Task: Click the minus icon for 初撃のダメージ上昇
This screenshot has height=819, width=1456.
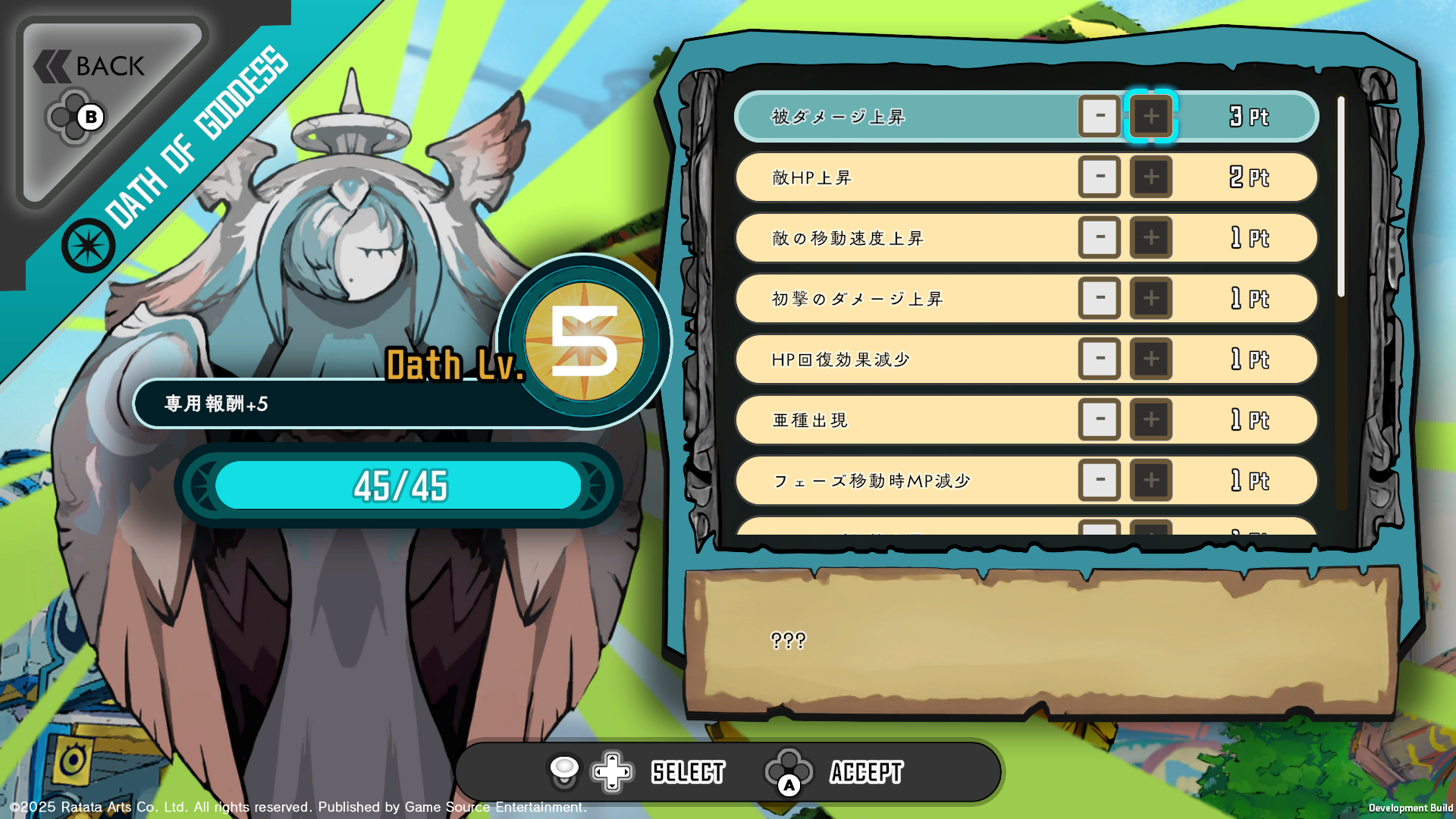Action: (x=1099, y=298)
